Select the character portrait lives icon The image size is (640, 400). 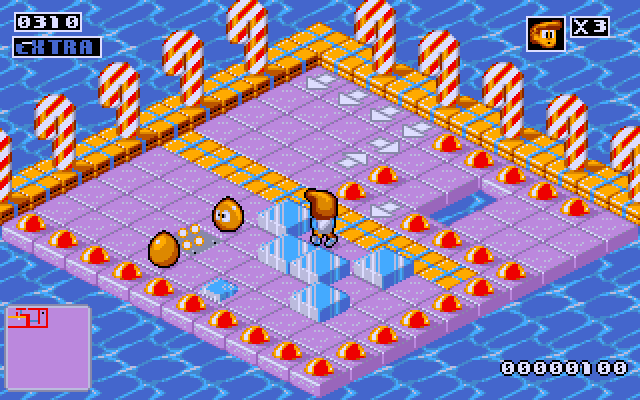coord(545,34)
